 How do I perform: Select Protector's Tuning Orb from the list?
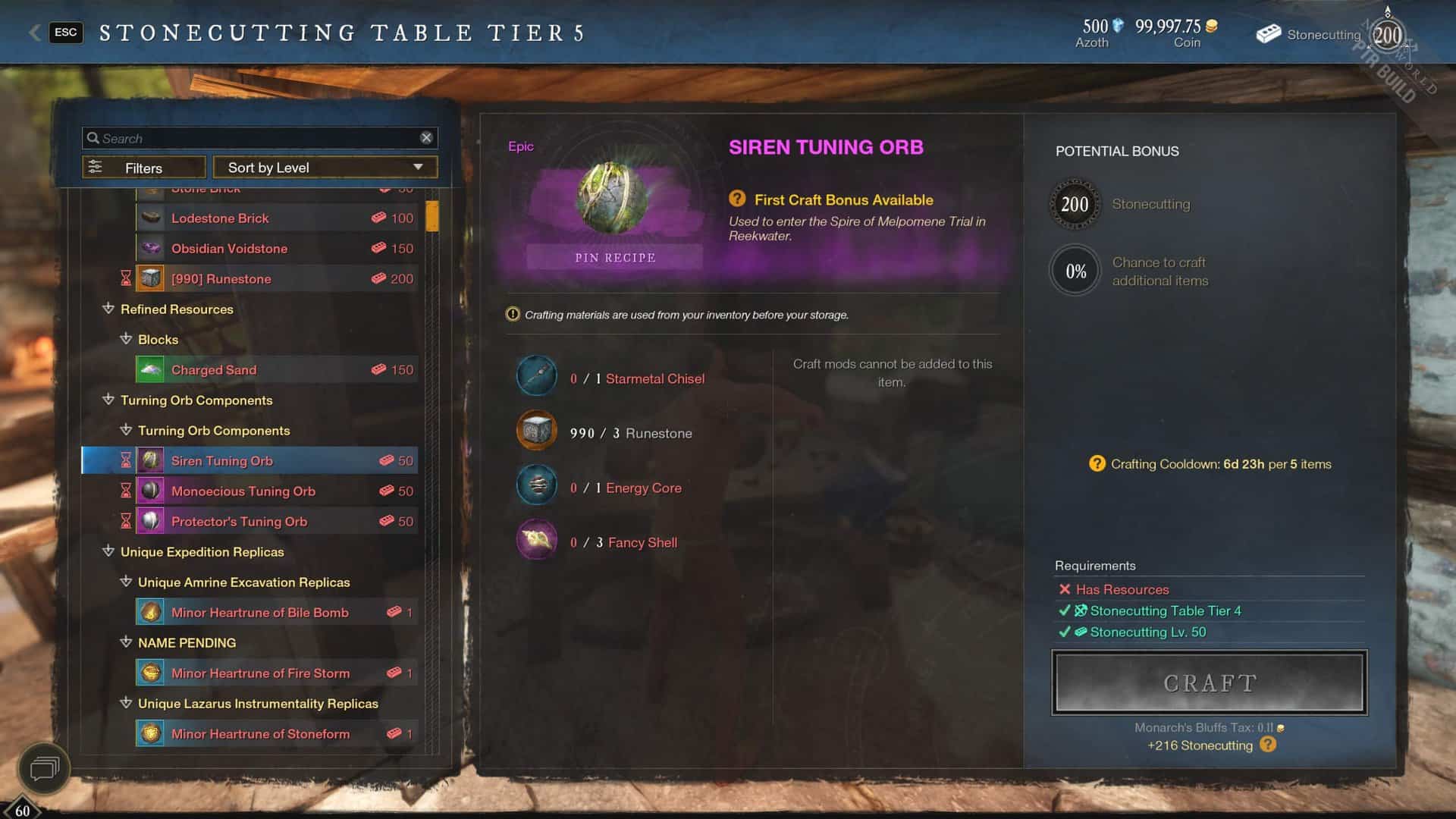coord(240,521)
